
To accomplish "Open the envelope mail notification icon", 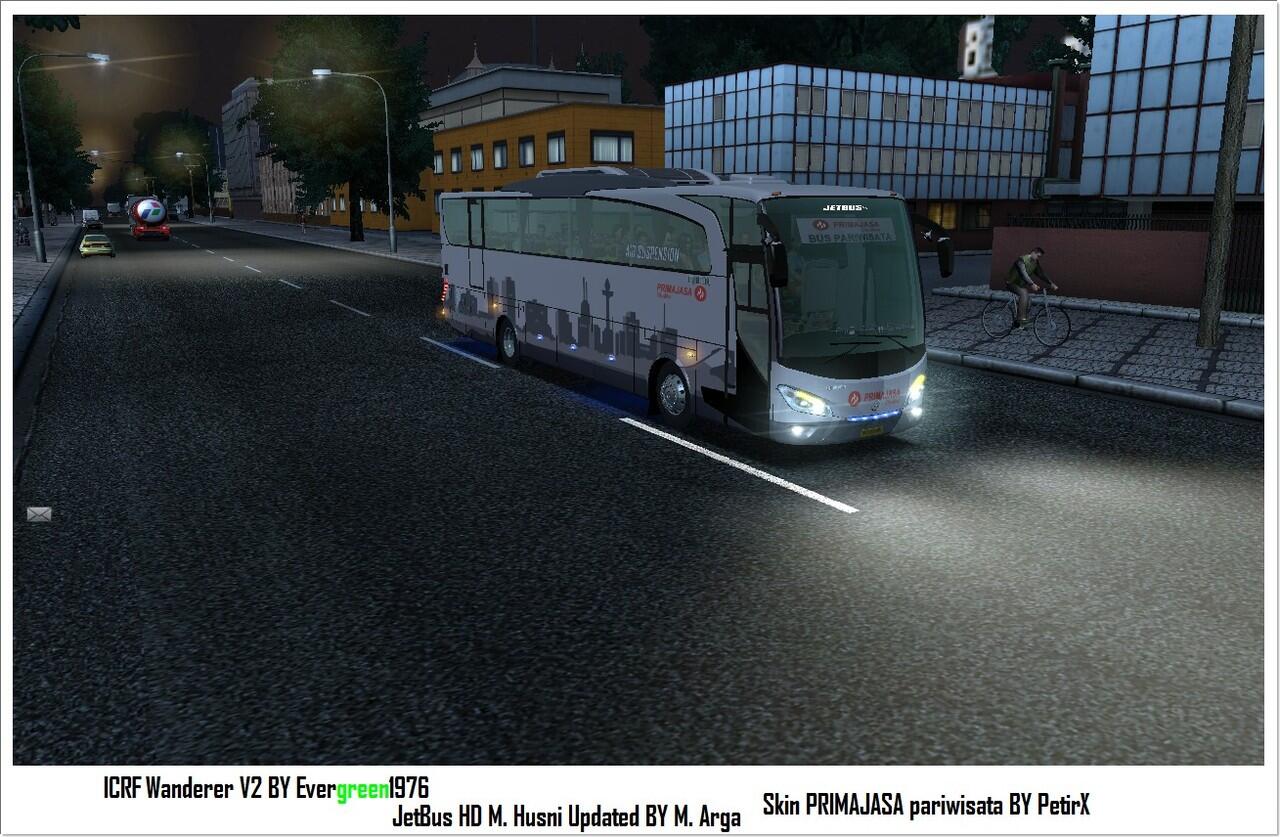I will [39, 514].
